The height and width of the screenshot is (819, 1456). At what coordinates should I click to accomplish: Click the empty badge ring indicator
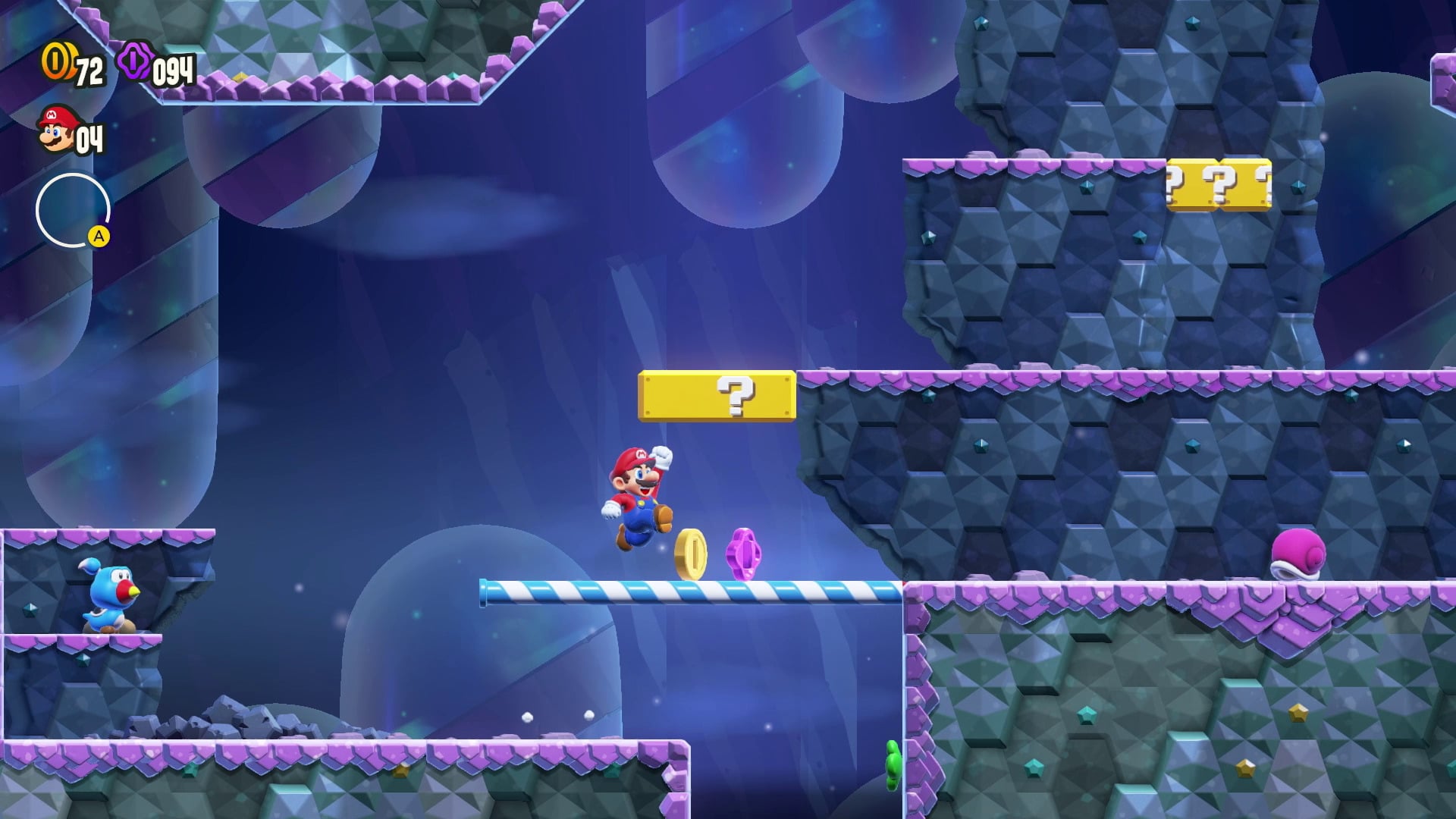(x=73, y=210)
